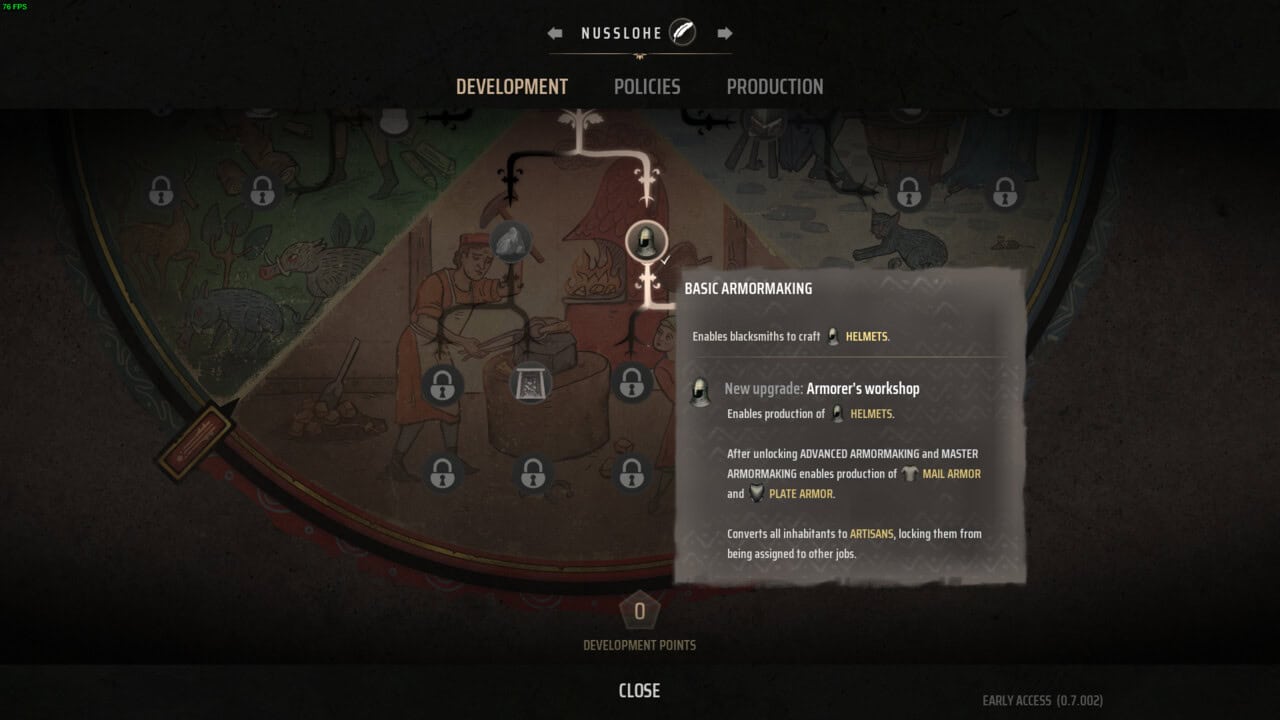The height and width of the screenshot is (720, 1280).
Task: Click the quill rename icon beside Nusslohe
Action: coord(683,33)
